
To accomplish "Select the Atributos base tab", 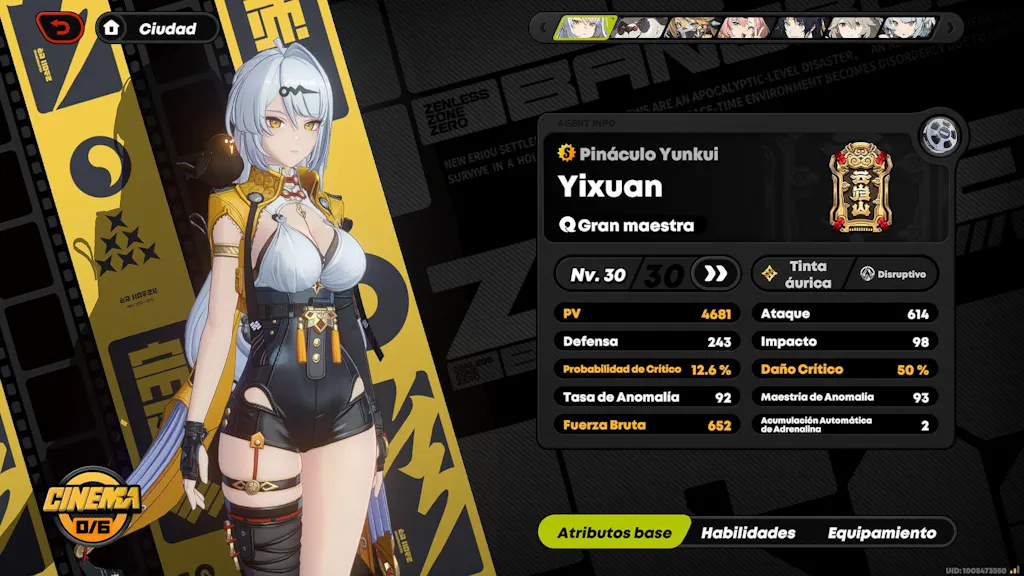I will 614,533.
